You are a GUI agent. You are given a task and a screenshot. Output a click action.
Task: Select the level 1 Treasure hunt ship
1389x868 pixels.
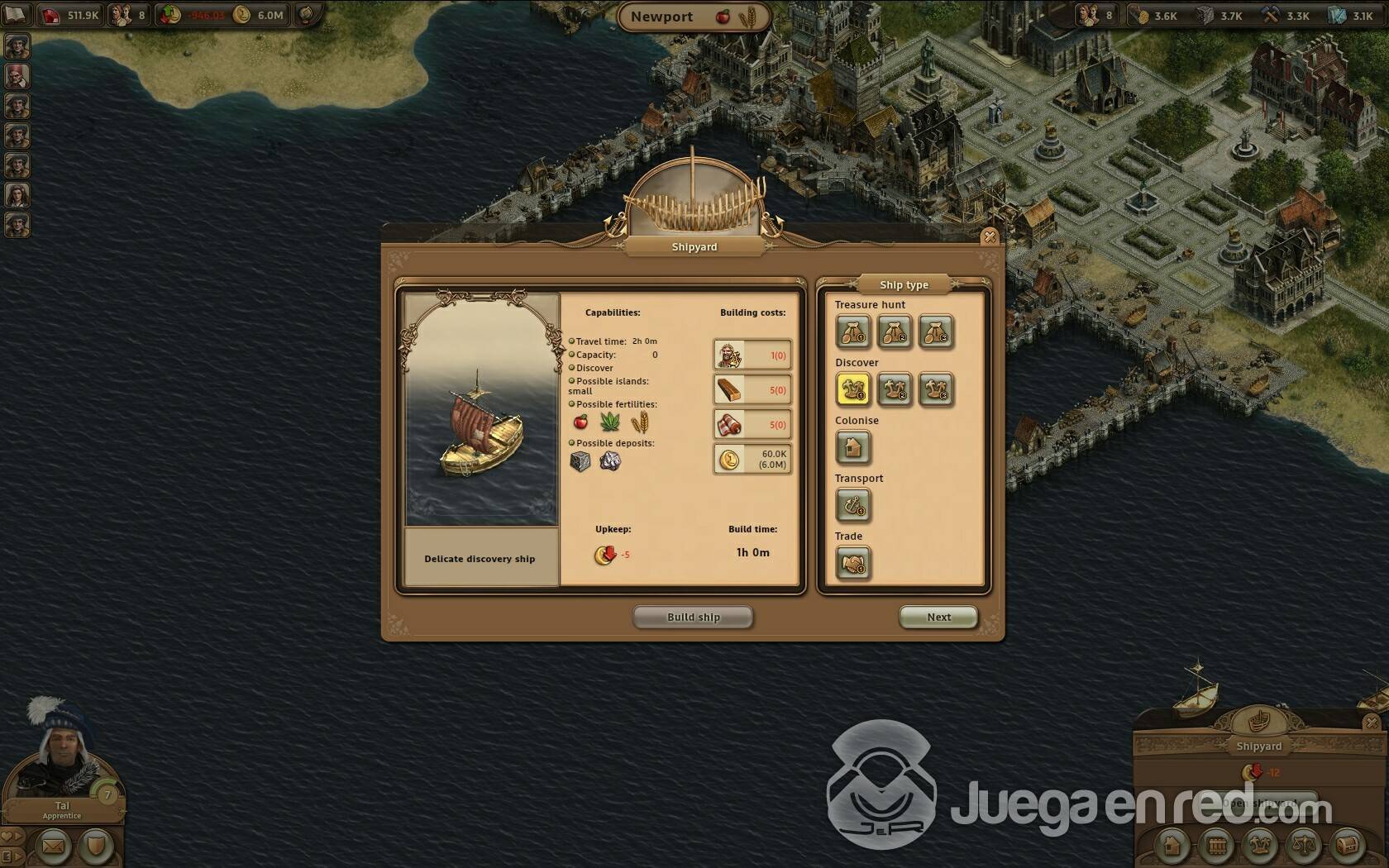tap(852, 332)
